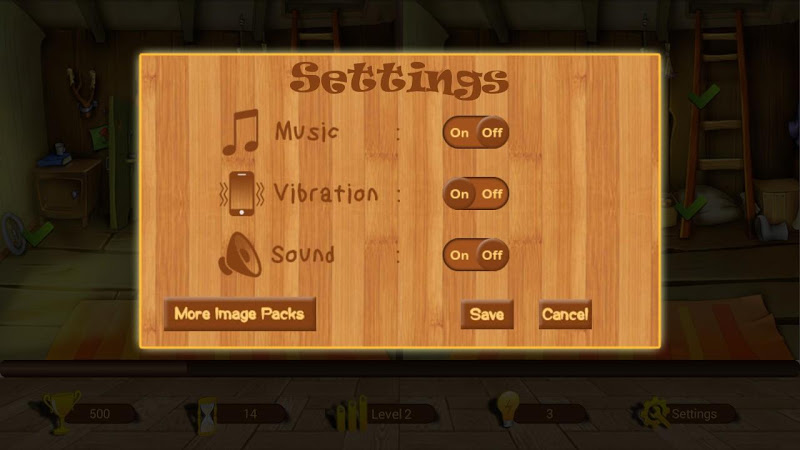The image size is (800, 450).
Task: Click the Settings gear in the bottom bar
Action: 658,412
